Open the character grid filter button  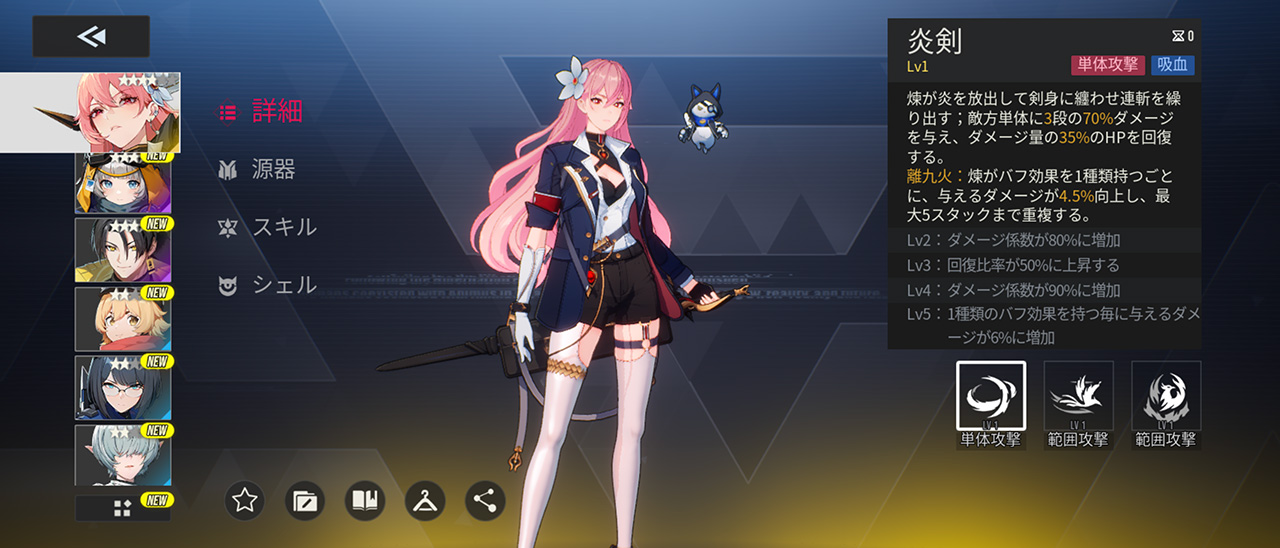click(x=122, y=508)
